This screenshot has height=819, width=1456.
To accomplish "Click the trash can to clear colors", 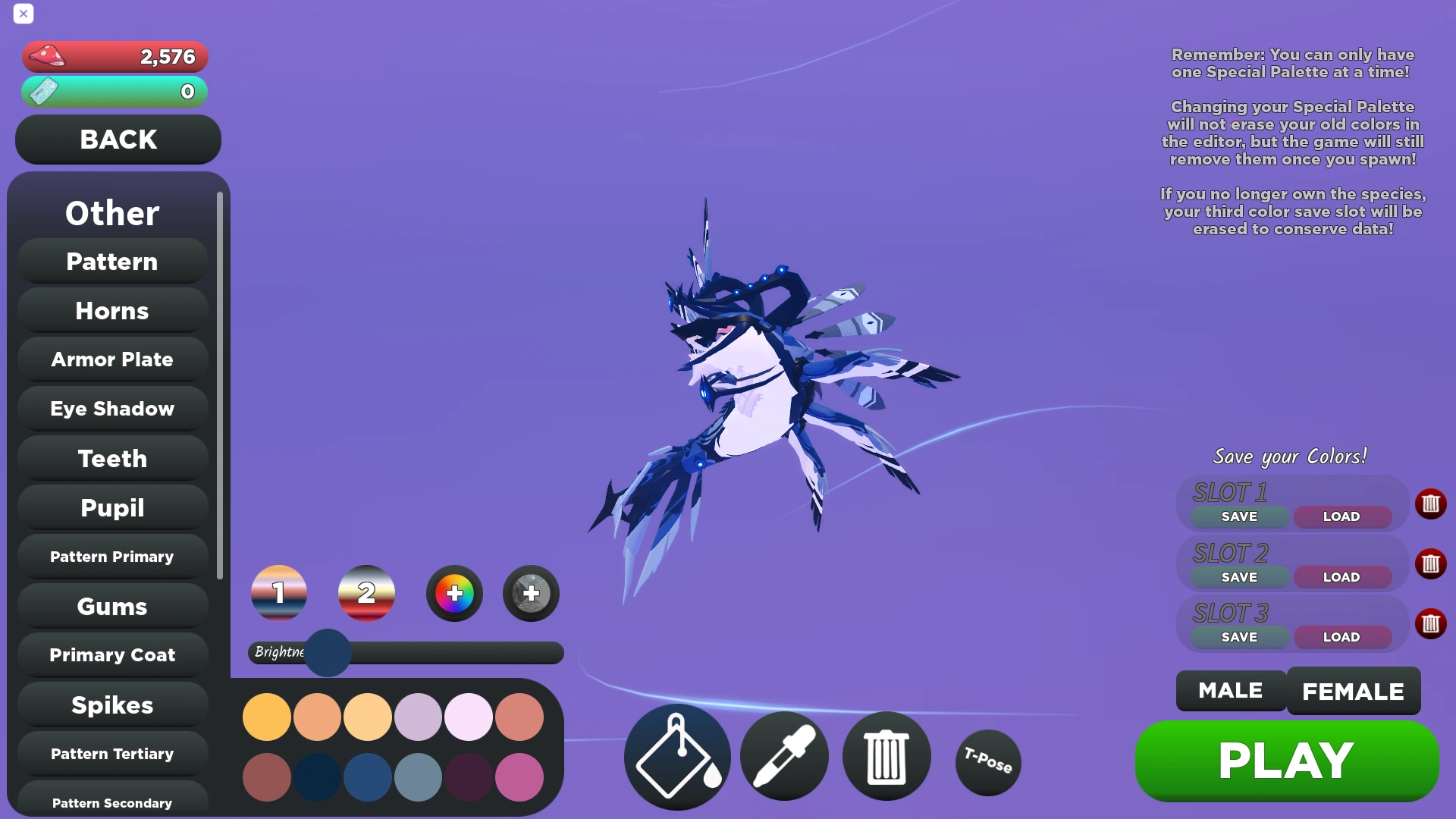I will [886, 756].
